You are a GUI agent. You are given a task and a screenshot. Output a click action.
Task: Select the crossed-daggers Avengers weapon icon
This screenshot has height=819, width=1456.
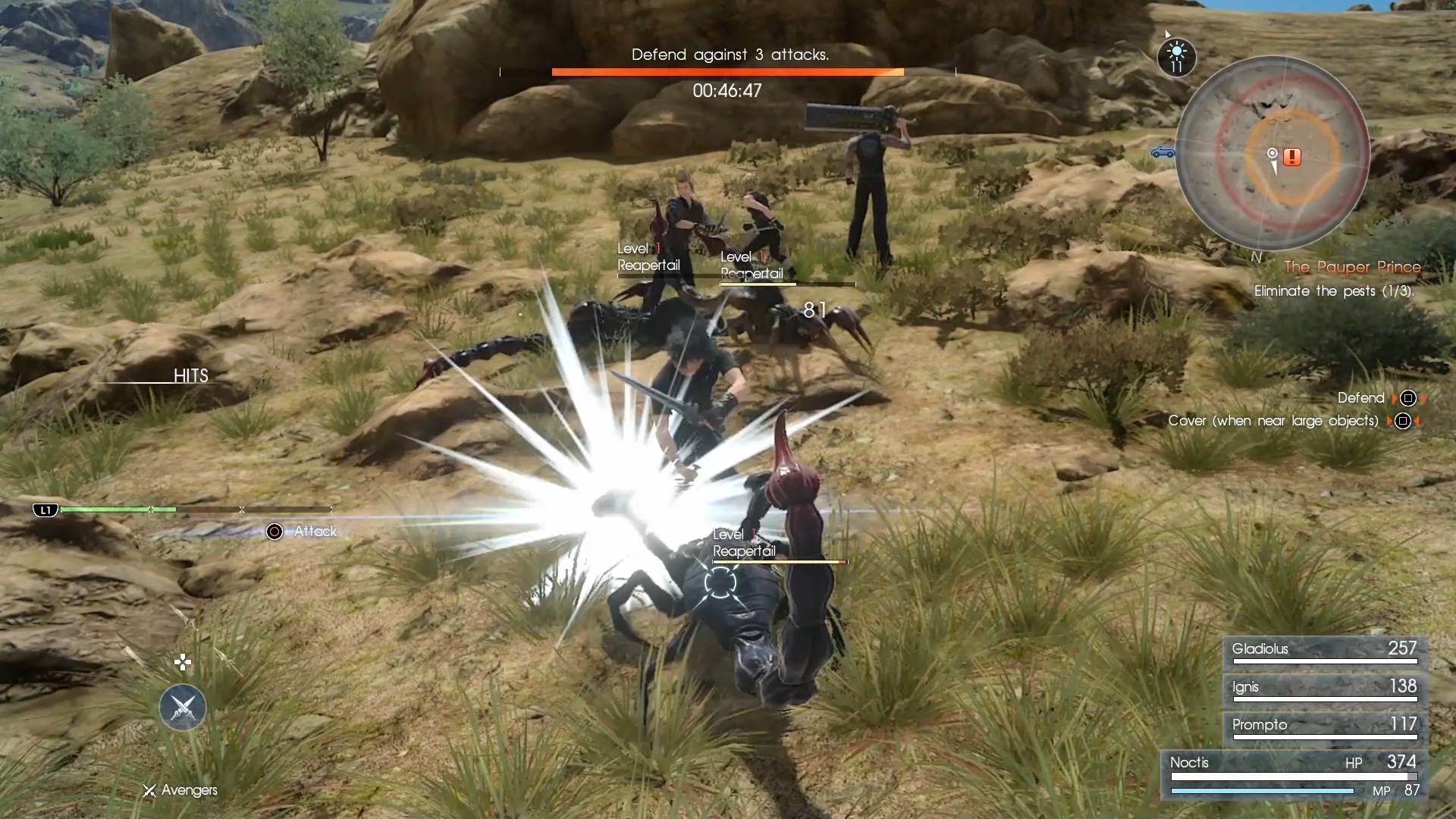[x=180, y=708]
